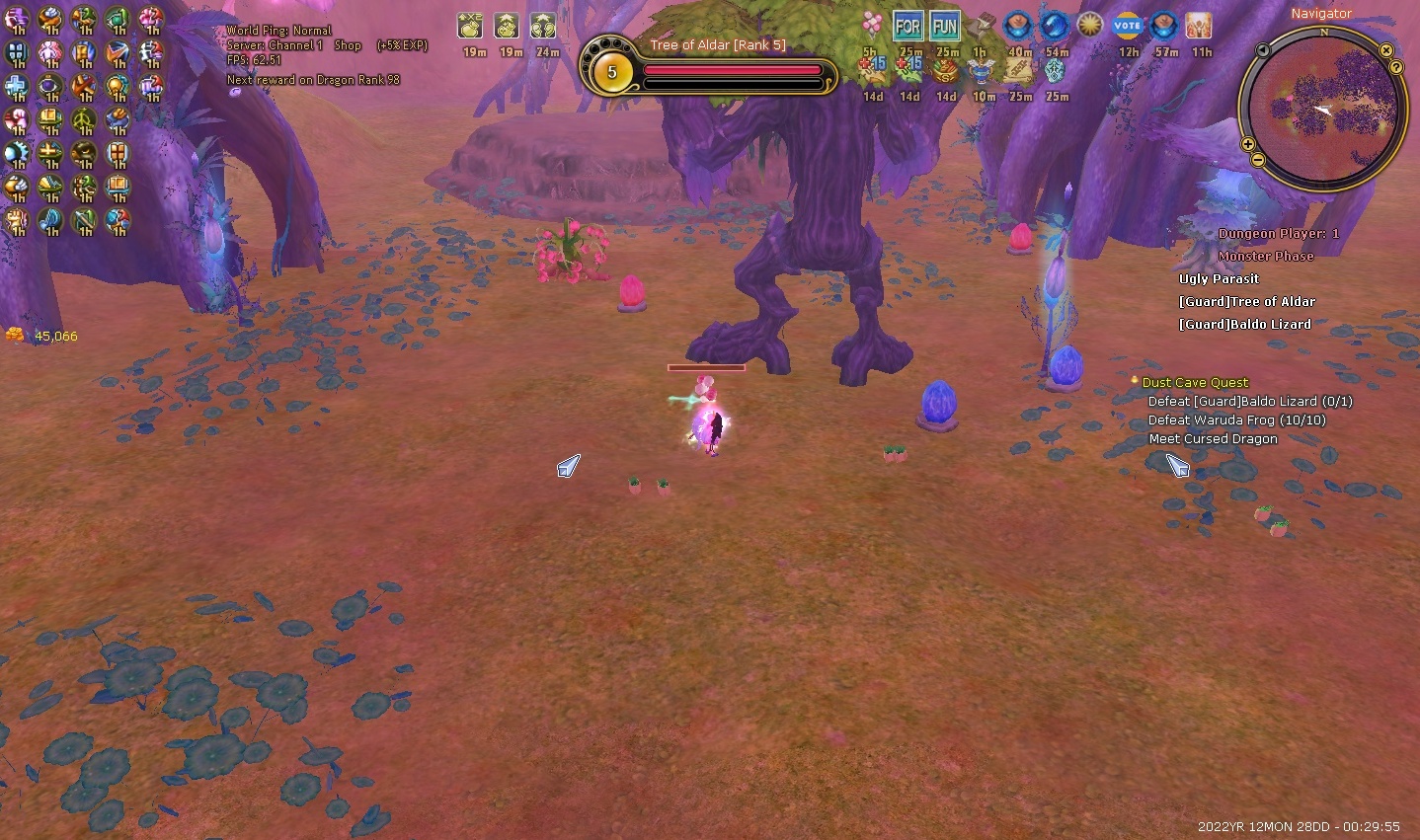Open the Navigator help button
Viewport: 1420px width, 840px height.
pos(1396,67)
